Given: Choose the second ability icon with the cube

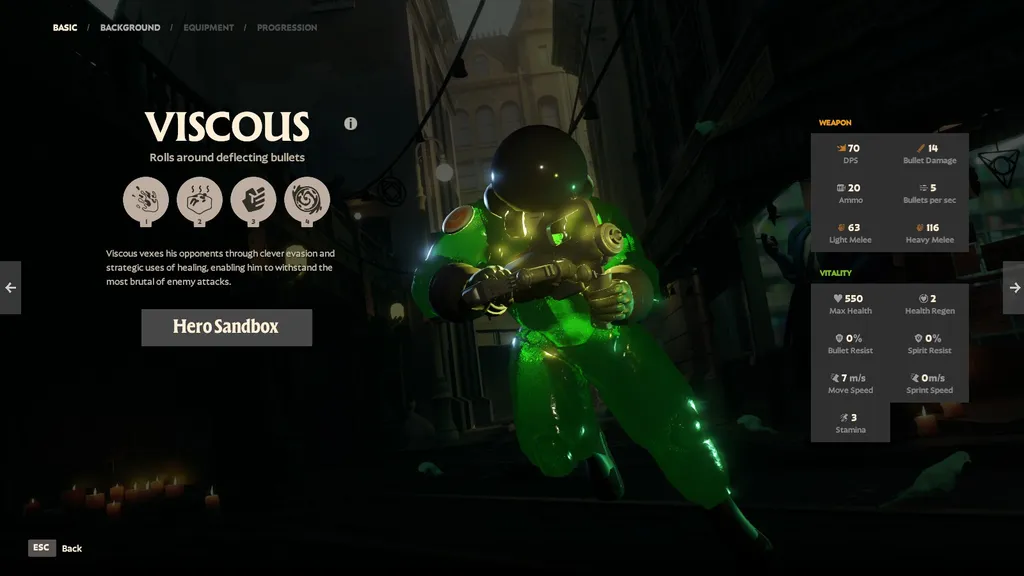Looking at the screenshot, I should pos(200,200).
